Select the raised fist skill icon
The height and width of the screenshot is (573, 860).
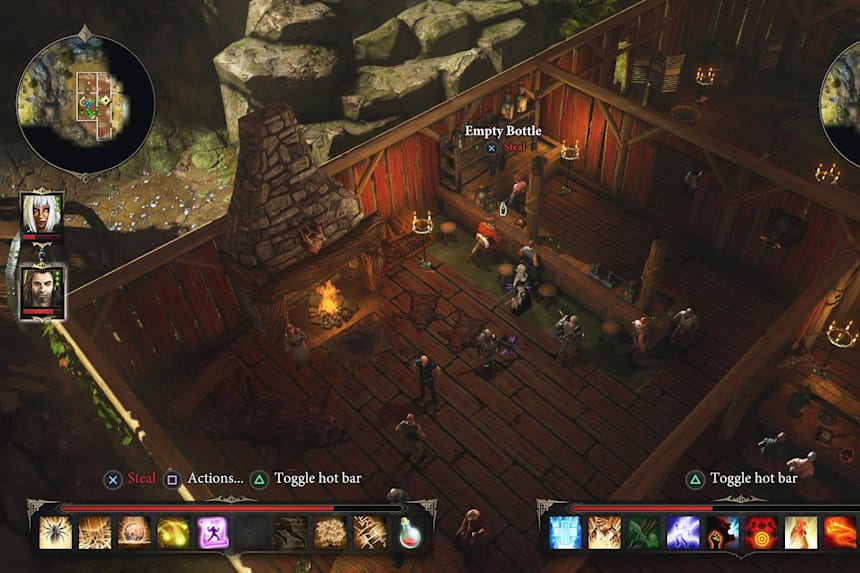pos(722,532)
